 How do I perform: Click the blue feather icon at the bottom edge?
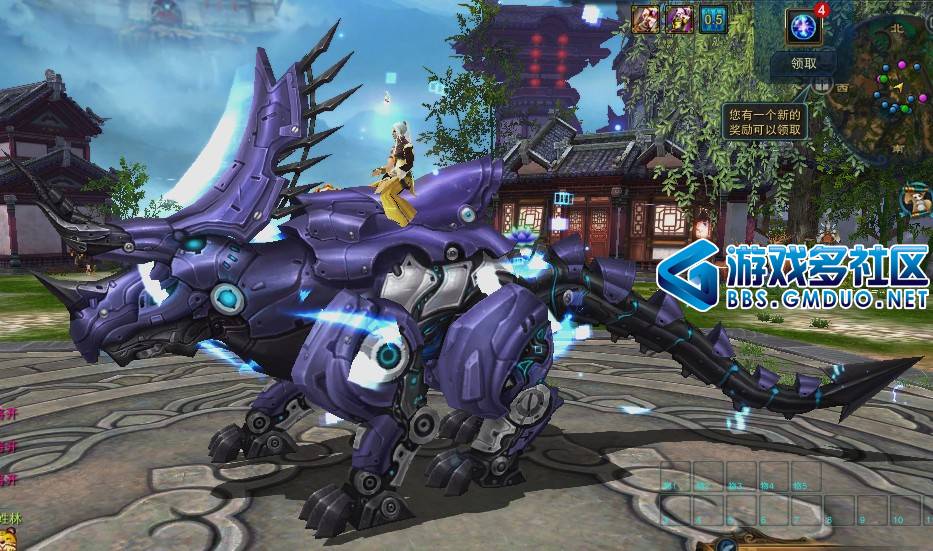727,544
